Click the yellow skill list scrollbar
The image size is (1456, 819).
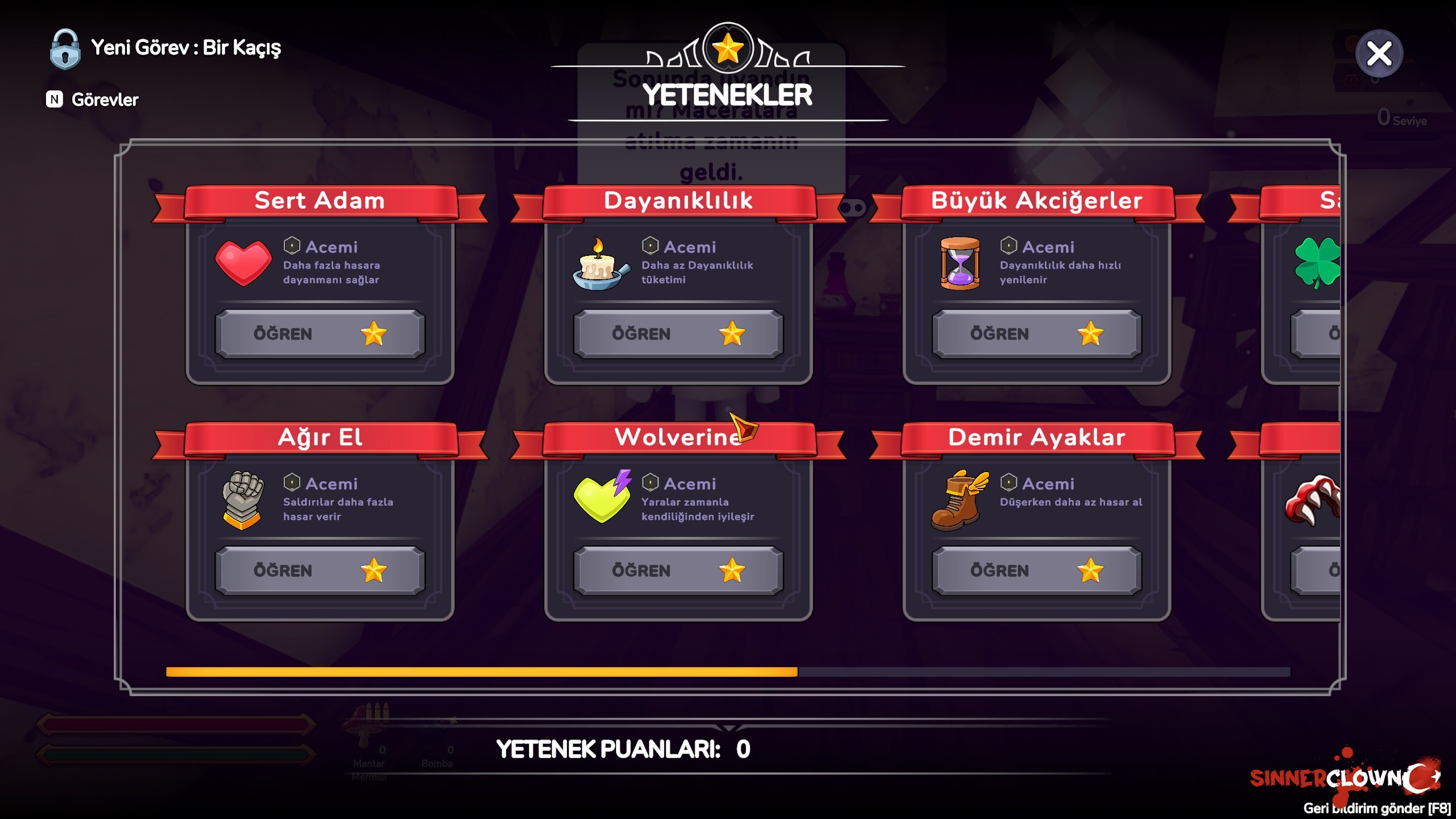click(x=482, y=672)
